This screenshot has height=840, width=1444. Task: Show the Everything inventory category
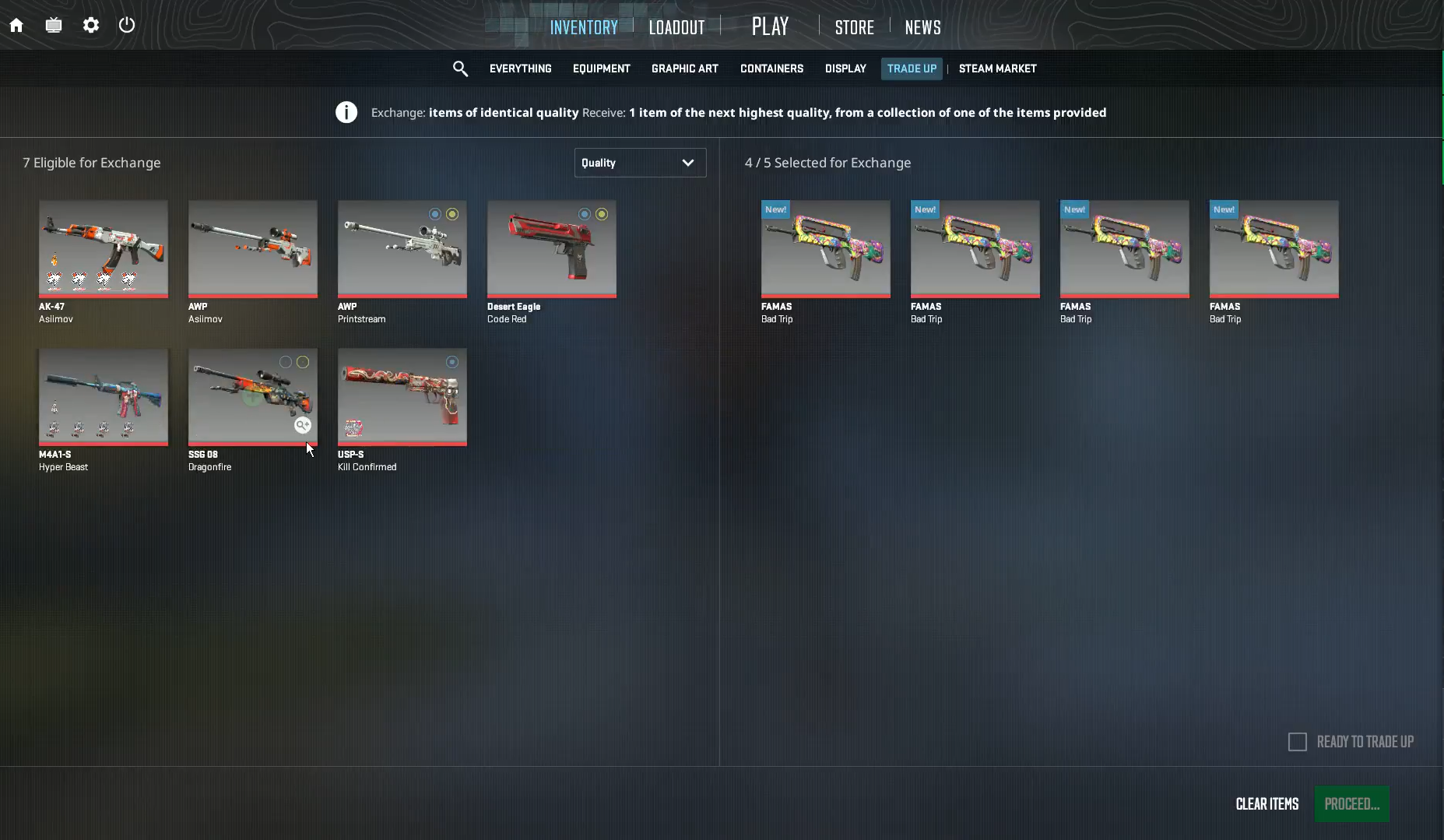point(520,69)
